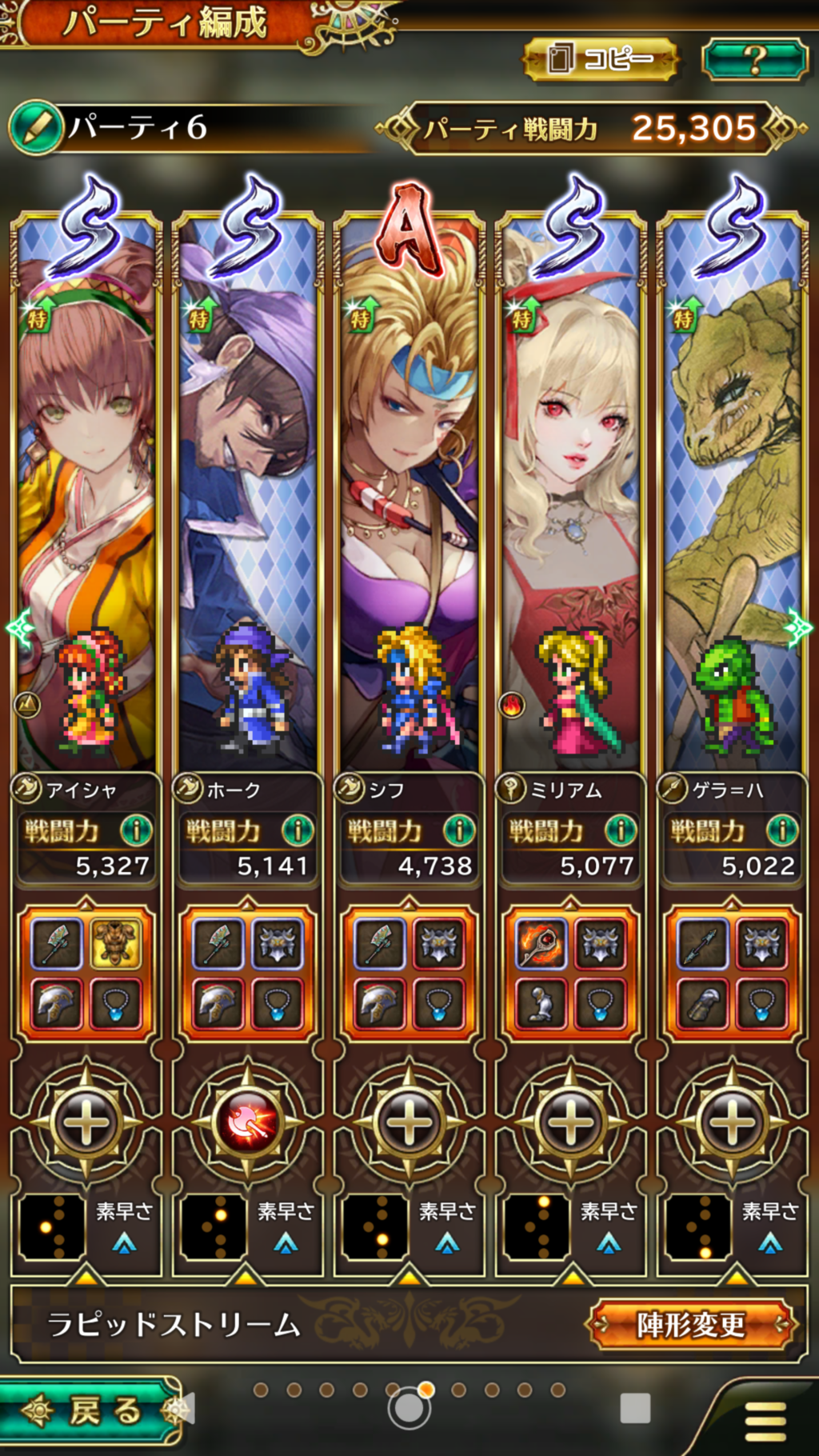
Task: Edit the パーティ6 party name
Action: pyautogui.click(x=37, y=128)
